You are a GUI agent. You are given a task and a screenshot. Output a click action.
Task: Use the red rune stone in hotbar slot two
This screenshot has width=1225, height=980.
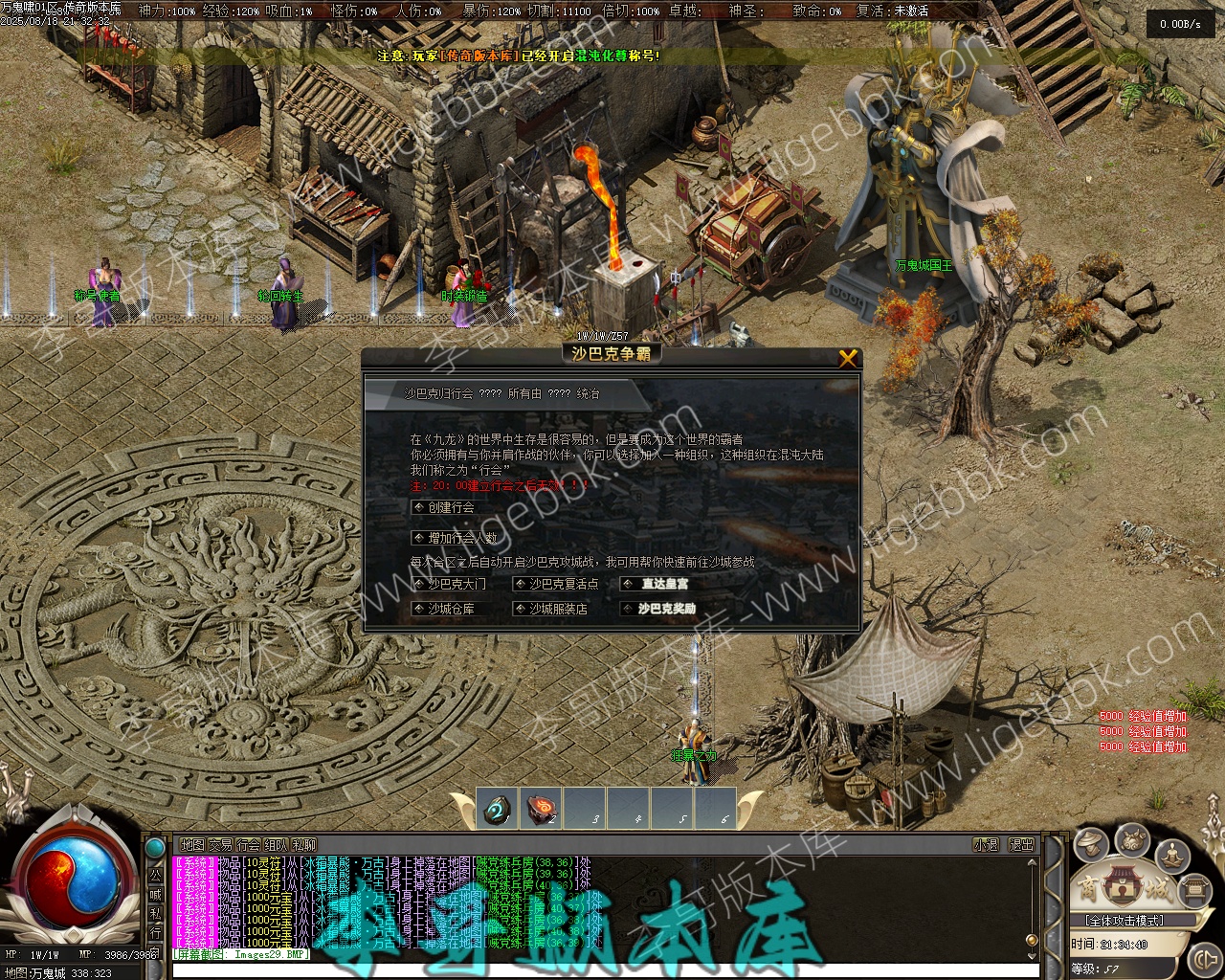click(x=542, y=809)
